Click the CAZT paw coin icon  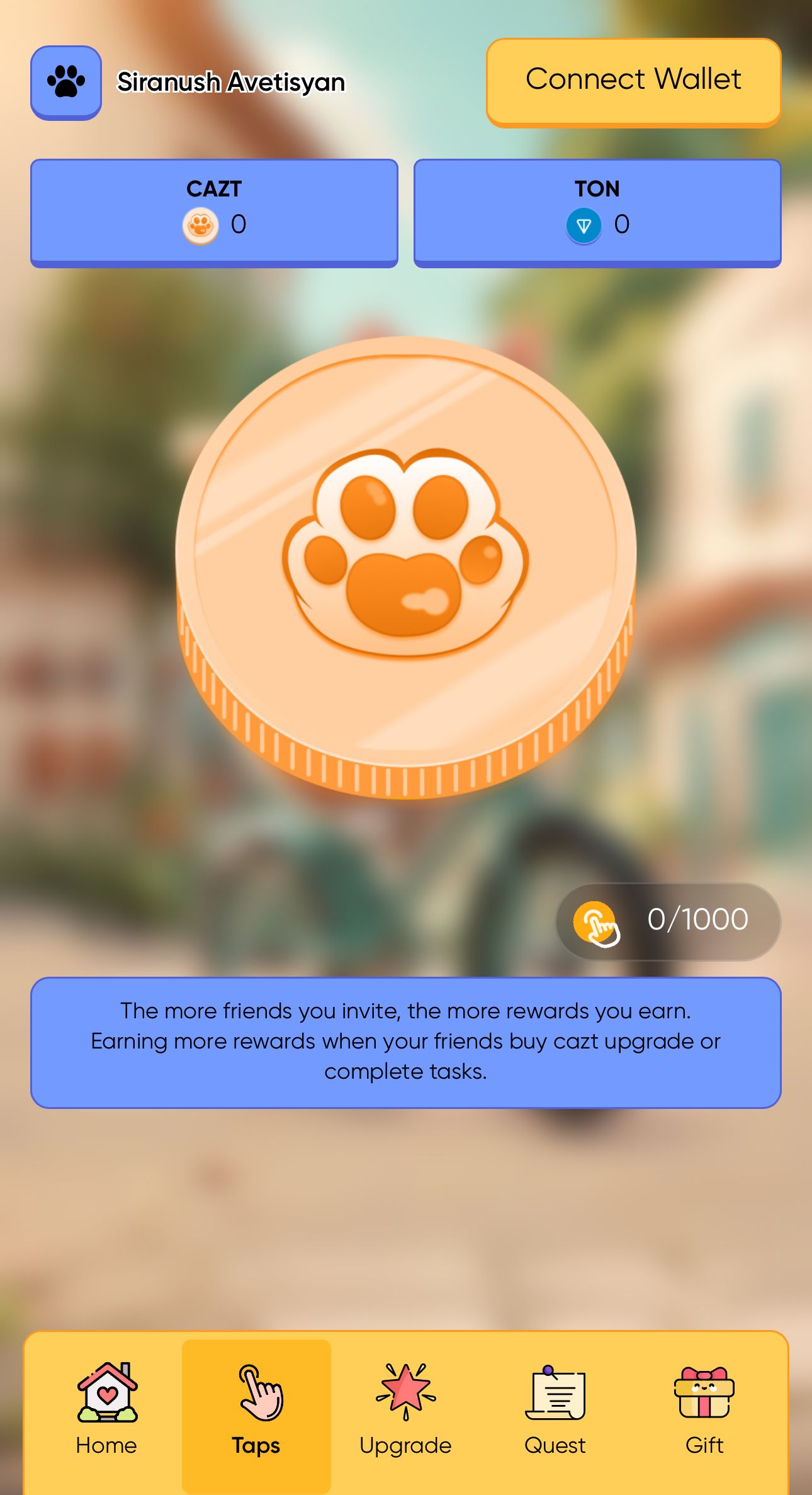tap(200, 225)
